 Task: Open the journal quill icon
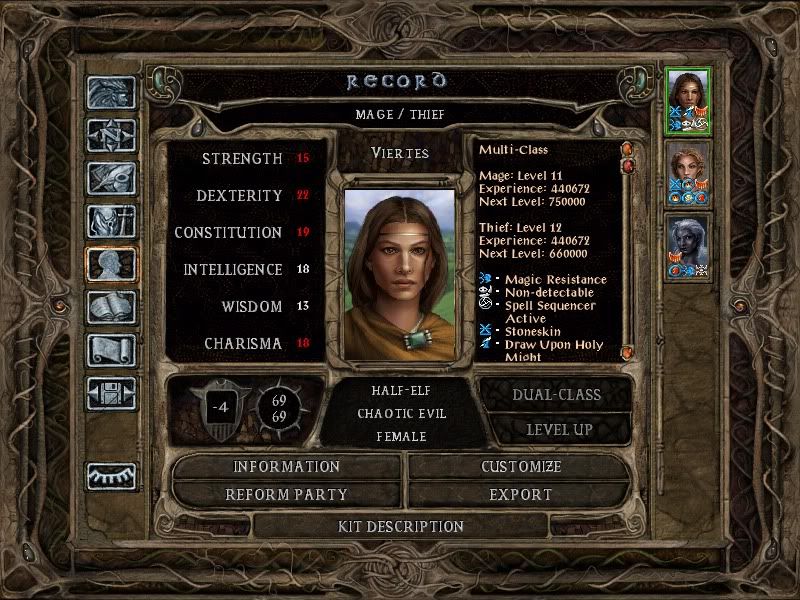(x=110, y=178)
